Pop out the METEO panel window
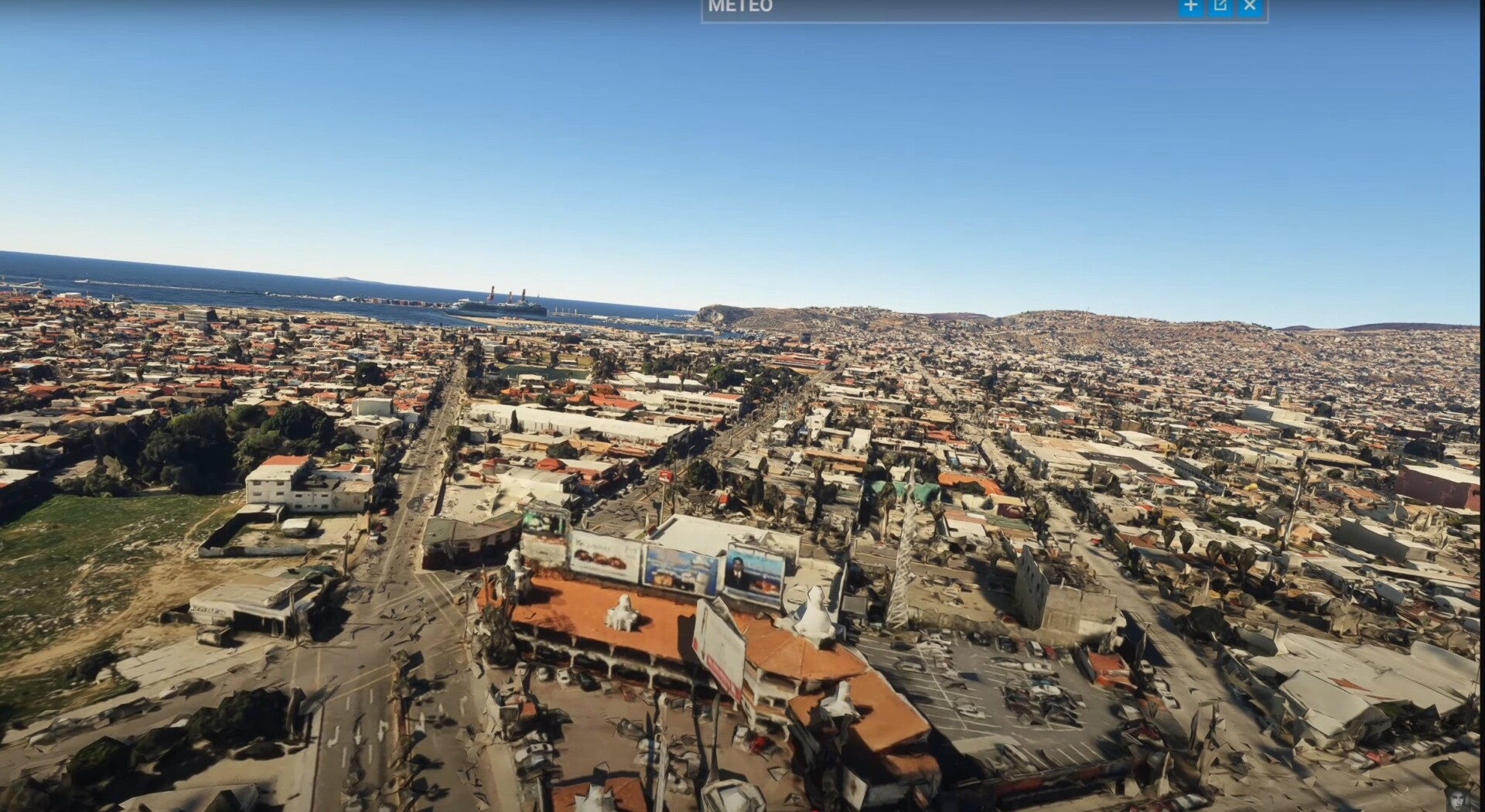The height and width of the screenshot is (812, 1485). [1220, 6]
